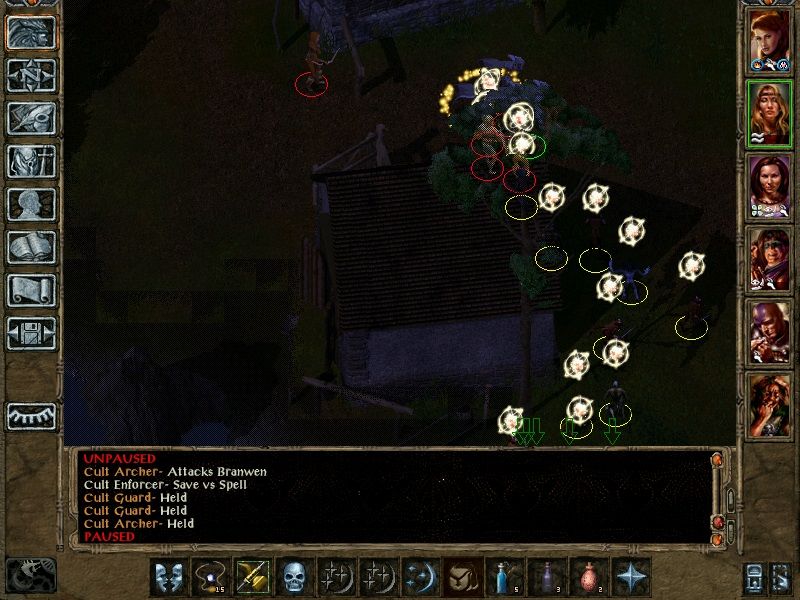Open the mage spellbook
The image size is (800, 600).
[31, 247]
